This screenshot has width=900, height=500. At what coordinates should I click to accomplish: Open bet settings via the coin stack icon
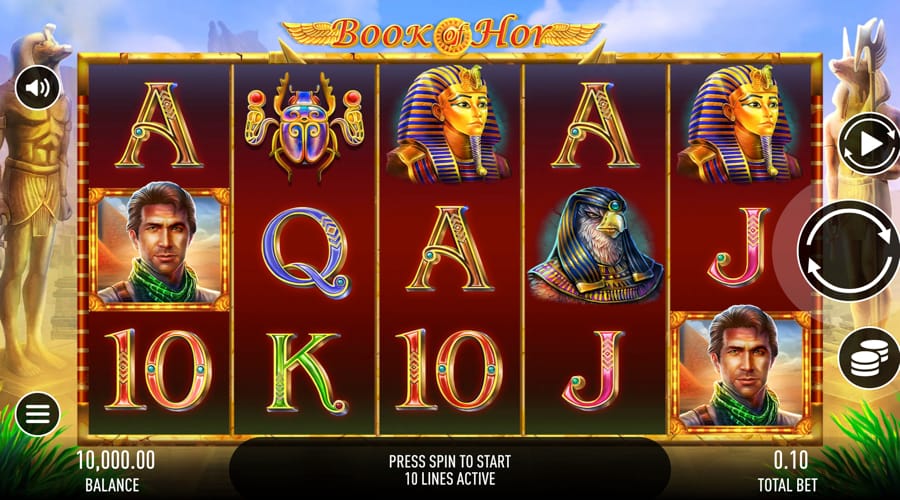click(864, 355)
